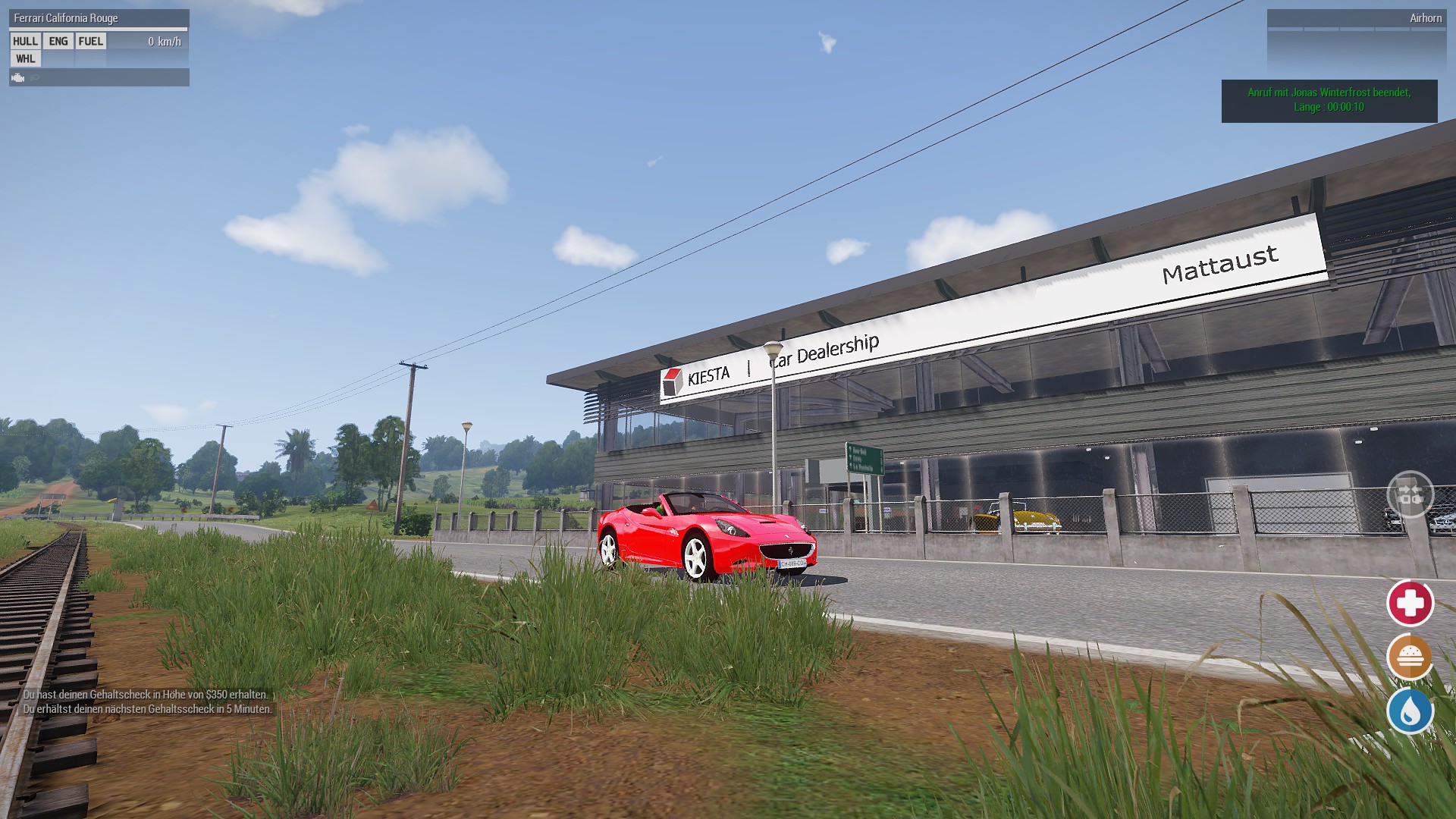This screenshot has height=819, width=1456.
Task: Click the engine status icon in vehicle panel
Action: tap(18, 77)
